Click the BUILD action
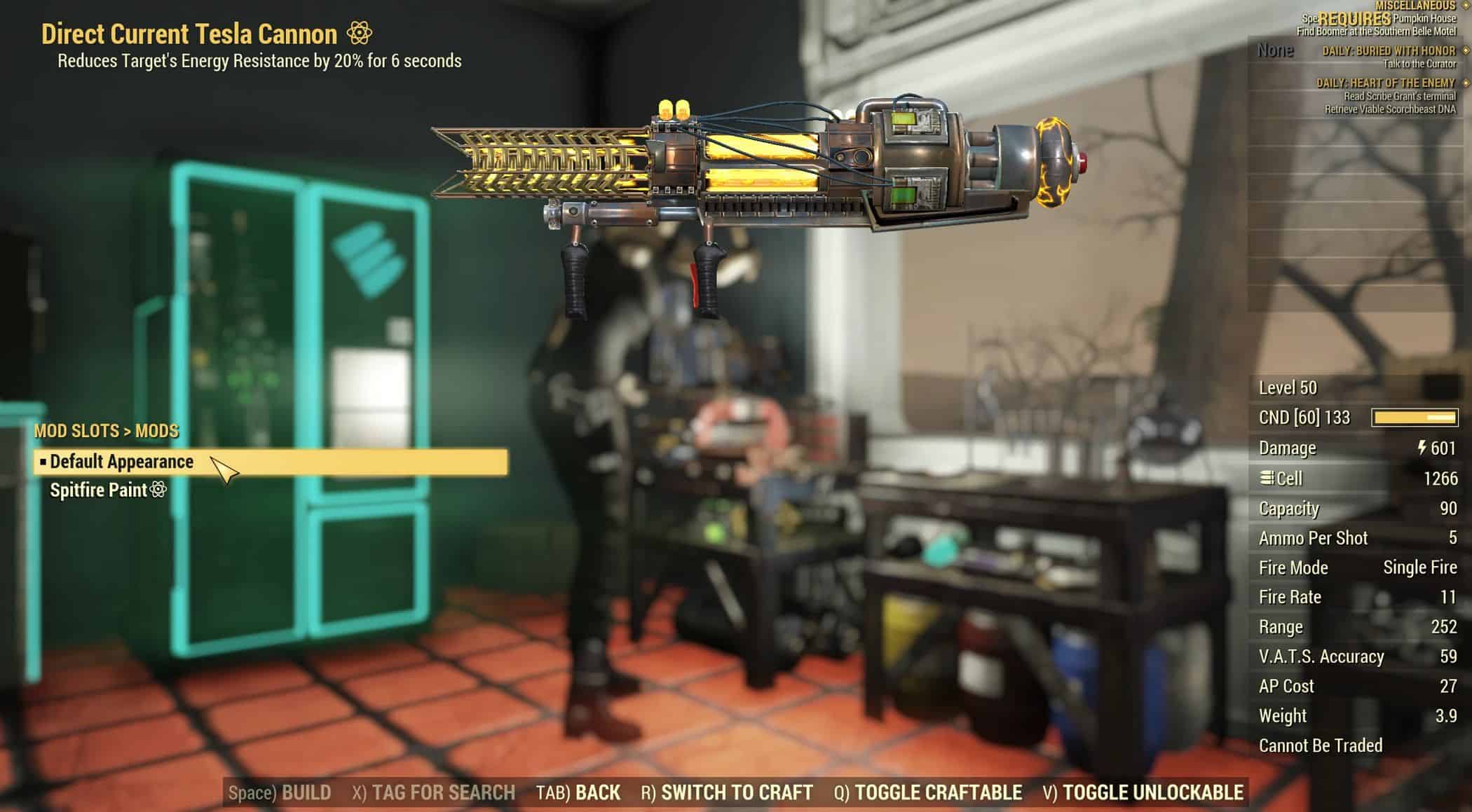1472x812 pixels. [280, 792]
